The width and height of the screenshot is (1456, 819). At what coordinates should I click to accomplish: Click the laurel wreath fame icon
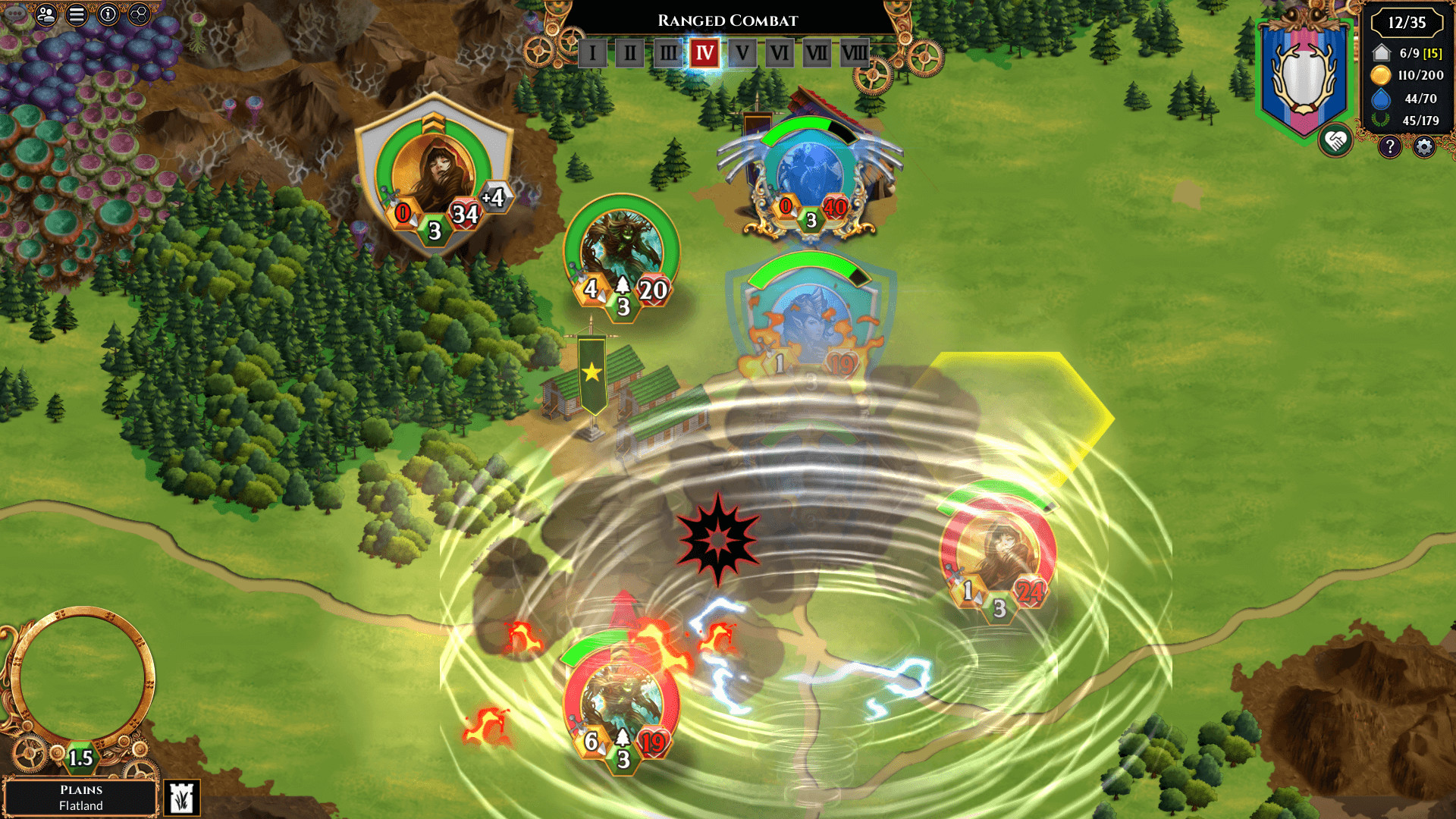point(1381,121)
